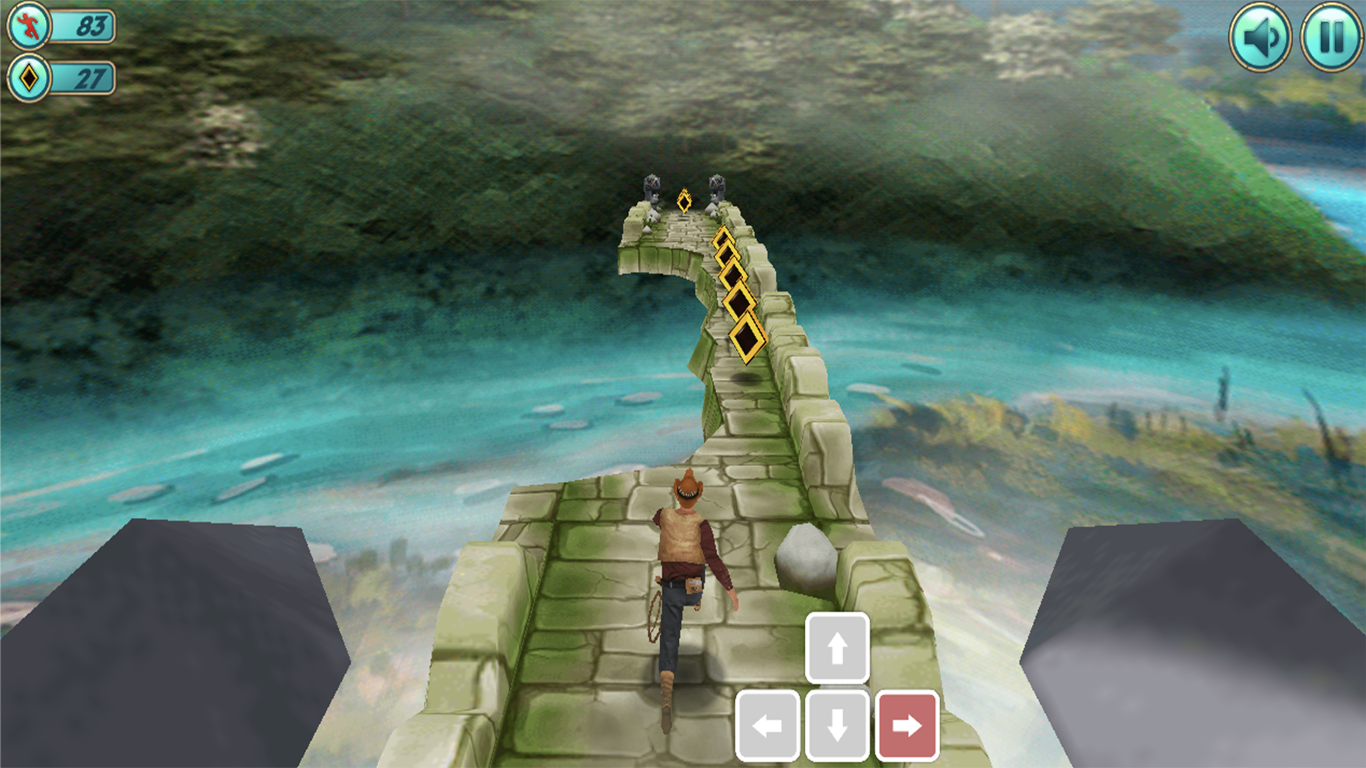
Task: Pause the running game
Action: 1330,36
